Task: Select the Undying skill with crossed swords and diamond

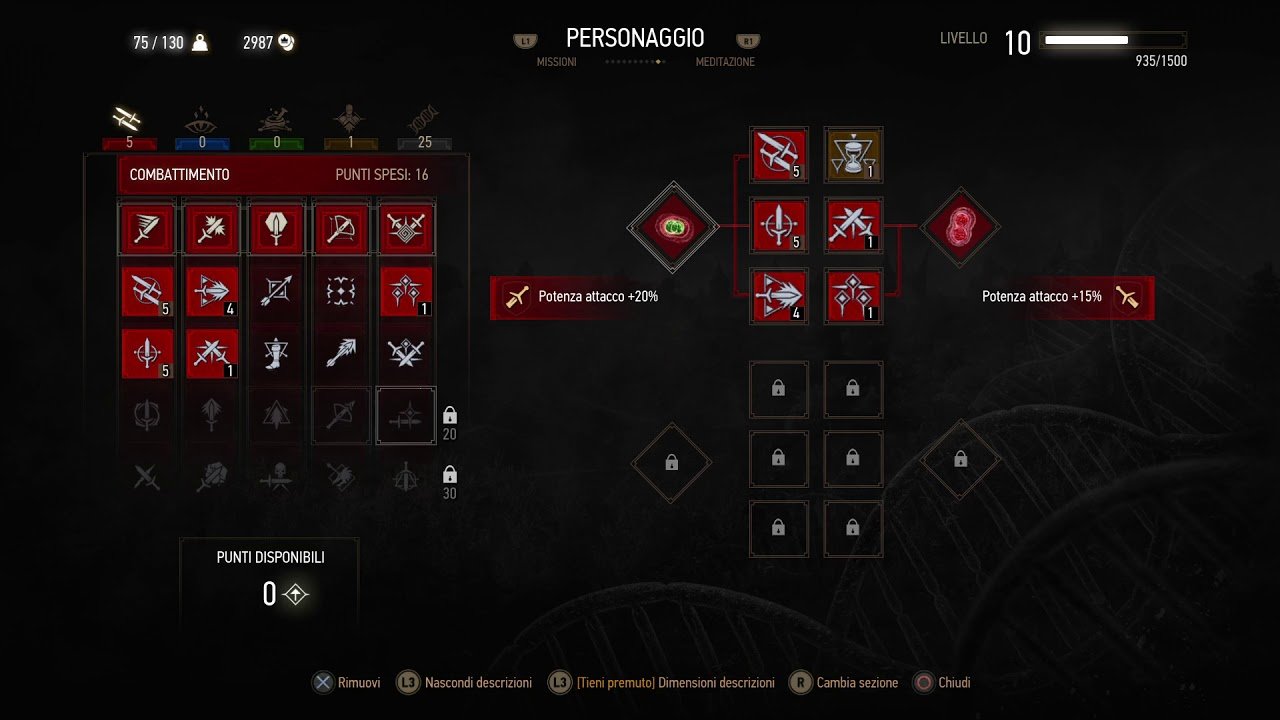Action: 406,353
